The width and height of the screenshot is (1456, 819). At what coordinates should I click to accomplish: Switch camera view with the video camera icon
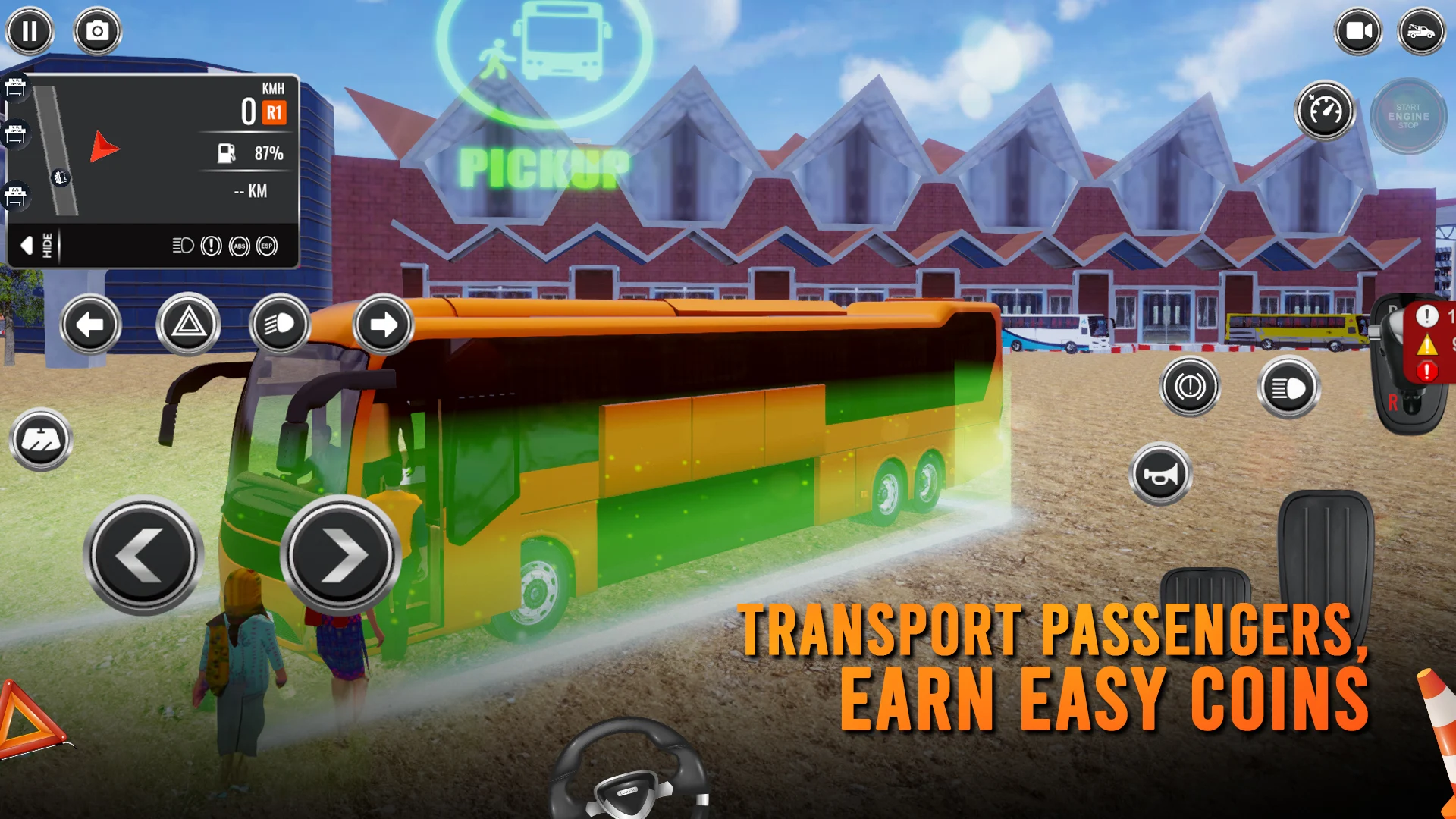tap(1357, 30)
